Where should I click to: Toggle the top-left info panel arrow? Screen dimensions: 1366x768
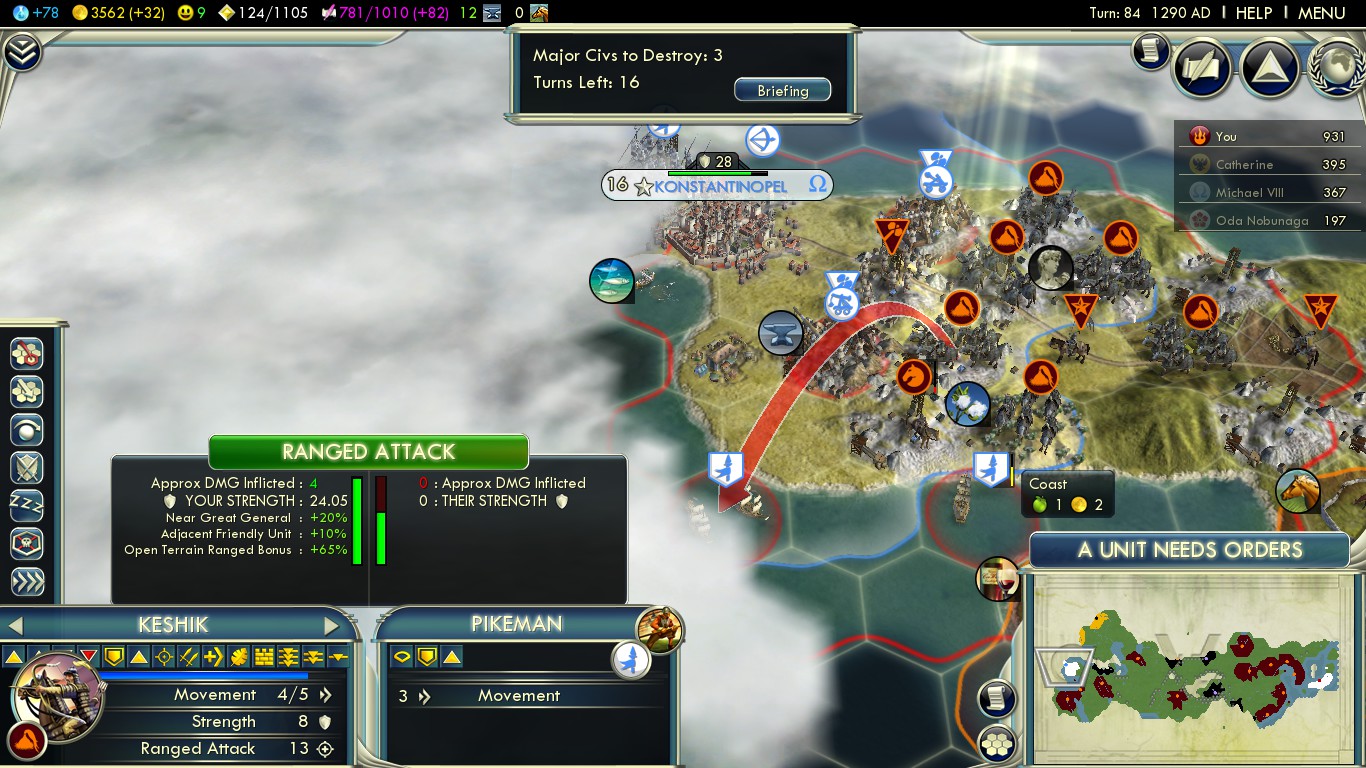click(x=21, y=52)
